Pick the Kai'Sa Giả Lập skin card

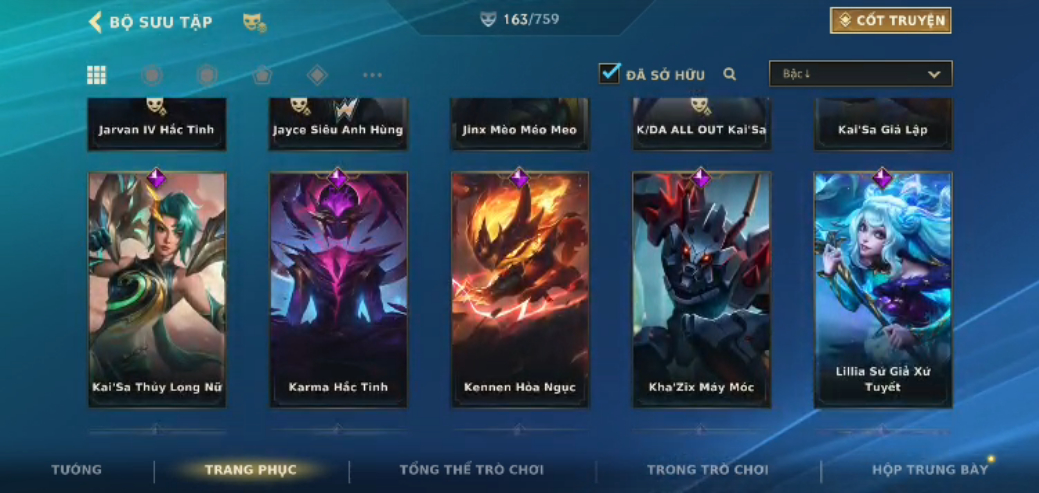pos(883,125)
